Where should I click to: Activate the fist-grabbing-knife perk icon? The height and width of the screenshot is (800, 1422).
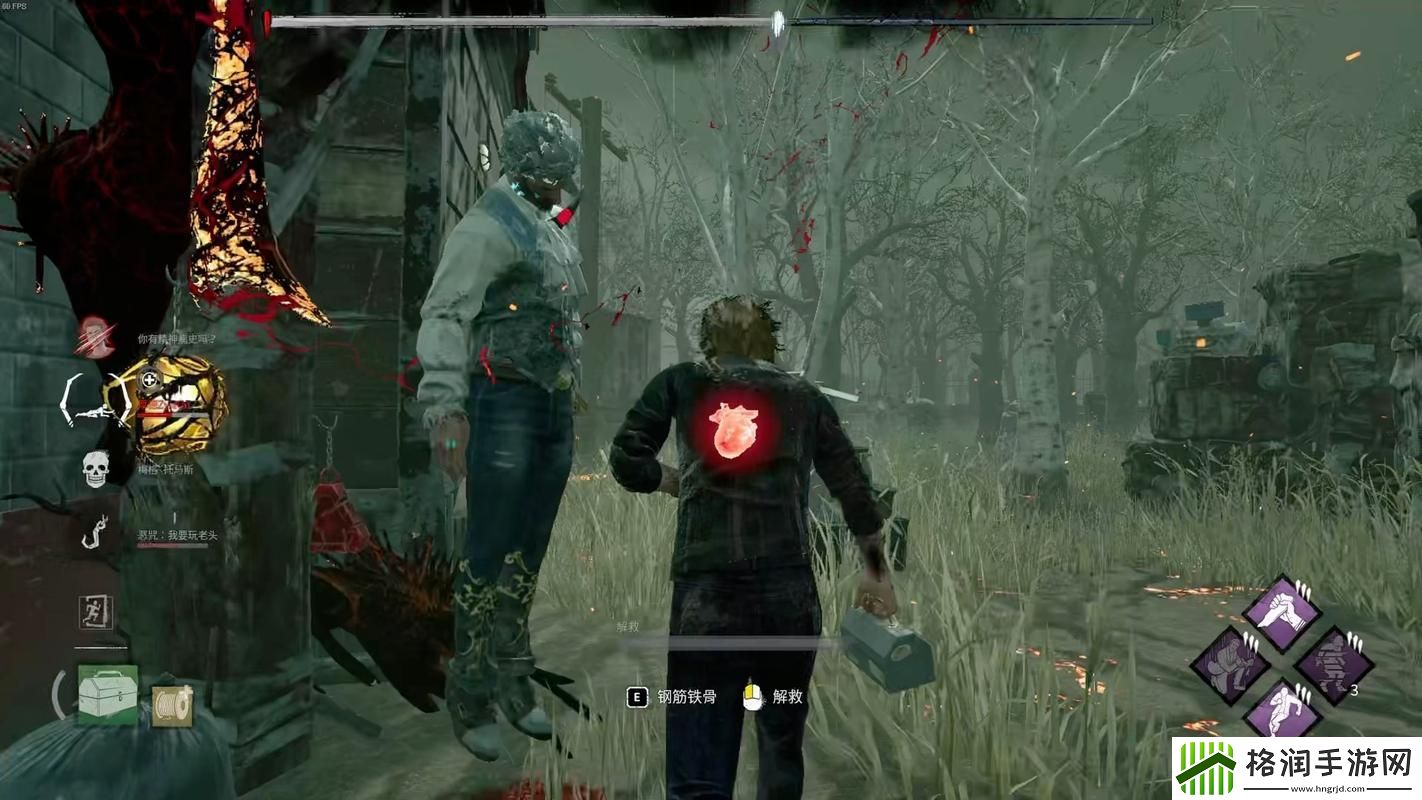(x=1280, y=613)
